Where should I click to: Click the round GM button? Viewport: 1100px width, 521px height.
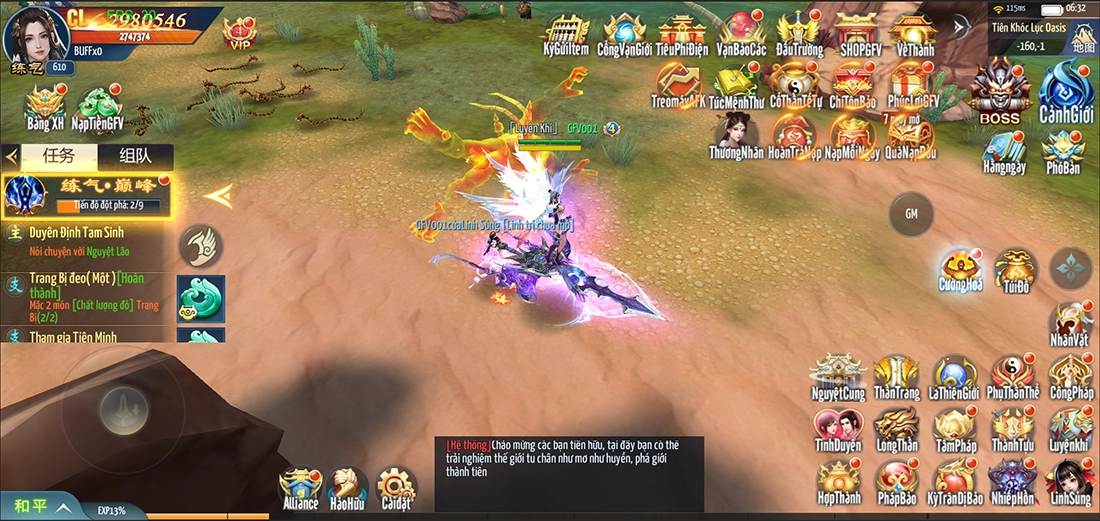(x=911, y=213)
